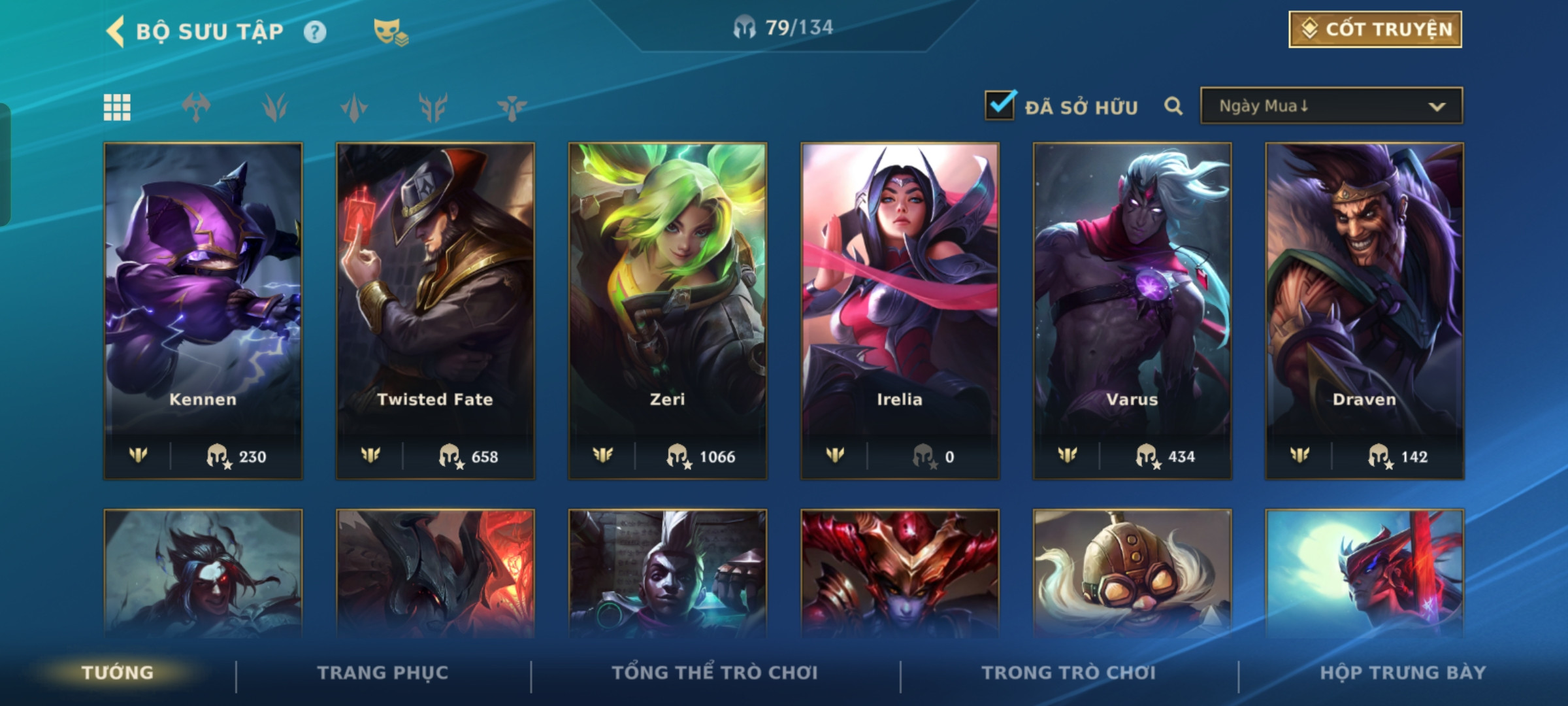Show the Trong Trò Chơi tab
The width and height of the screenshot is (1568, 706).
(x=1069, y=673)
